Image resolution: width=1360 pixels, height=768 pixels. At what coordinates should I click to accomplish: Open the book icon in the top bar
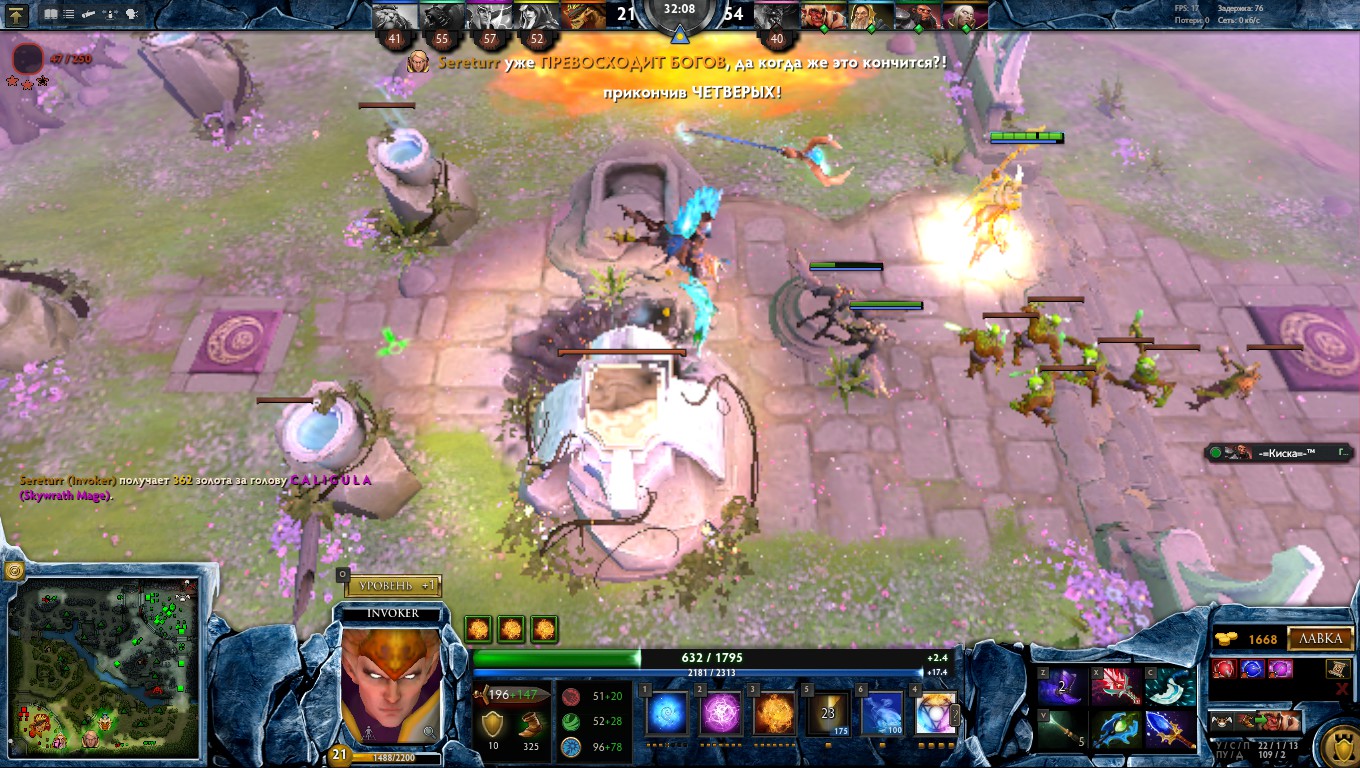(51, 14)
